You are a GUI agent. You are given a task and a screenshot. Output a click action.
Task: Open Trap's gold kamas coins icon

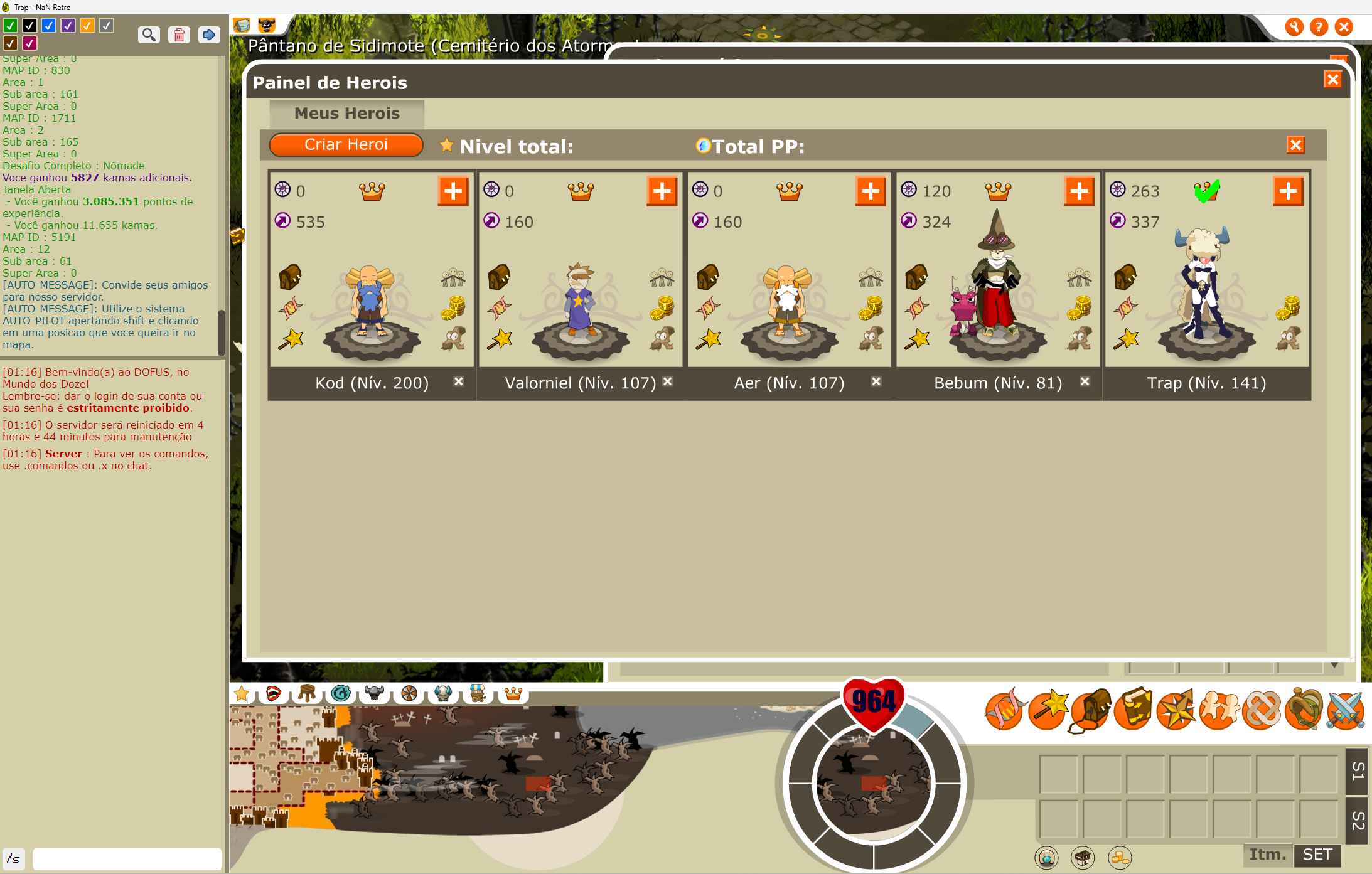click(1288, 307)
